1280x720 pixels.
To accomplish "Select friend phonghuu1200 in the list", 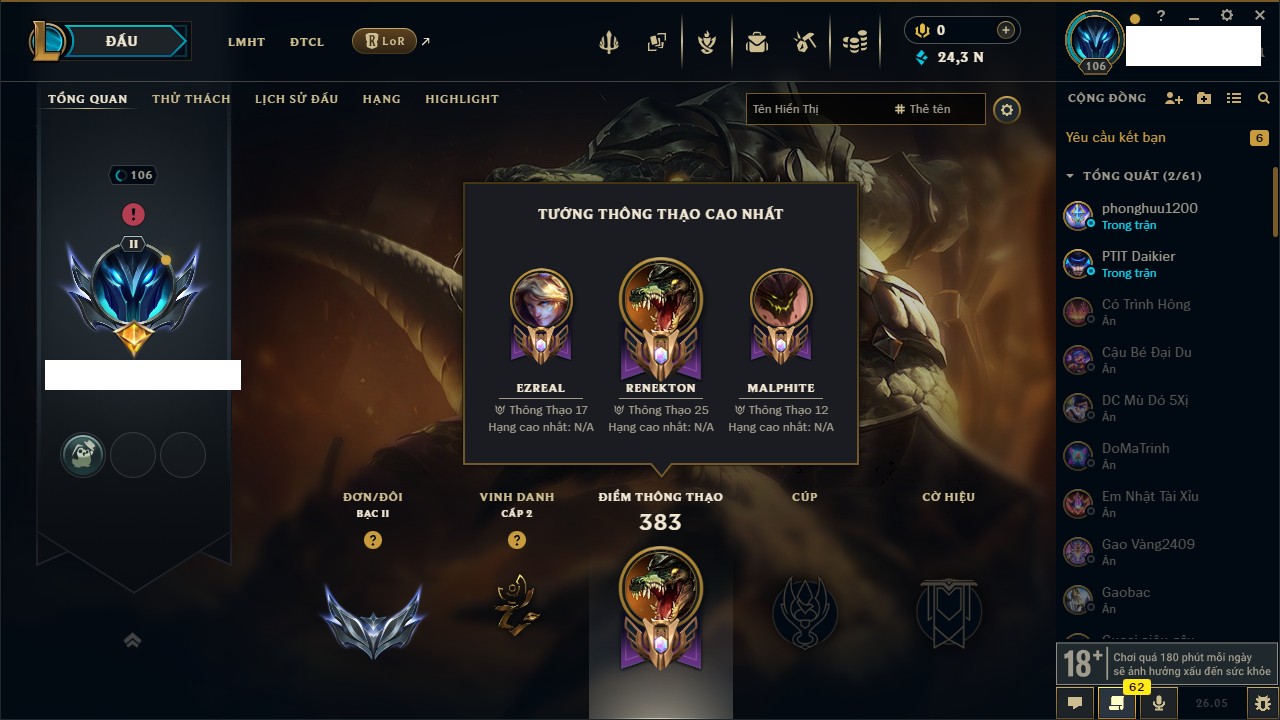I will point(1150,215).
